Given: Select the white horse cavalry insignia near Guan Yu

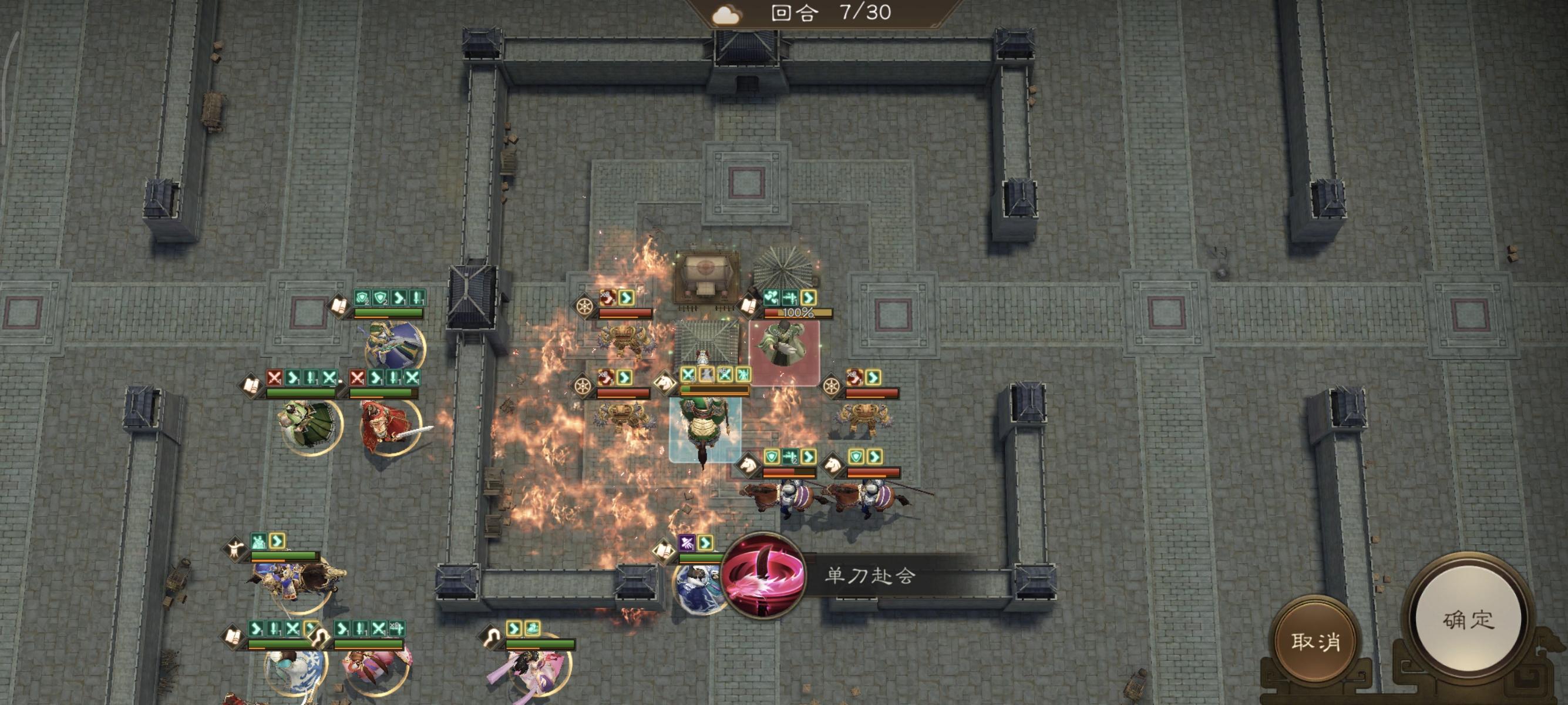Looking at the screenshot, I should (x=665, y=385).
